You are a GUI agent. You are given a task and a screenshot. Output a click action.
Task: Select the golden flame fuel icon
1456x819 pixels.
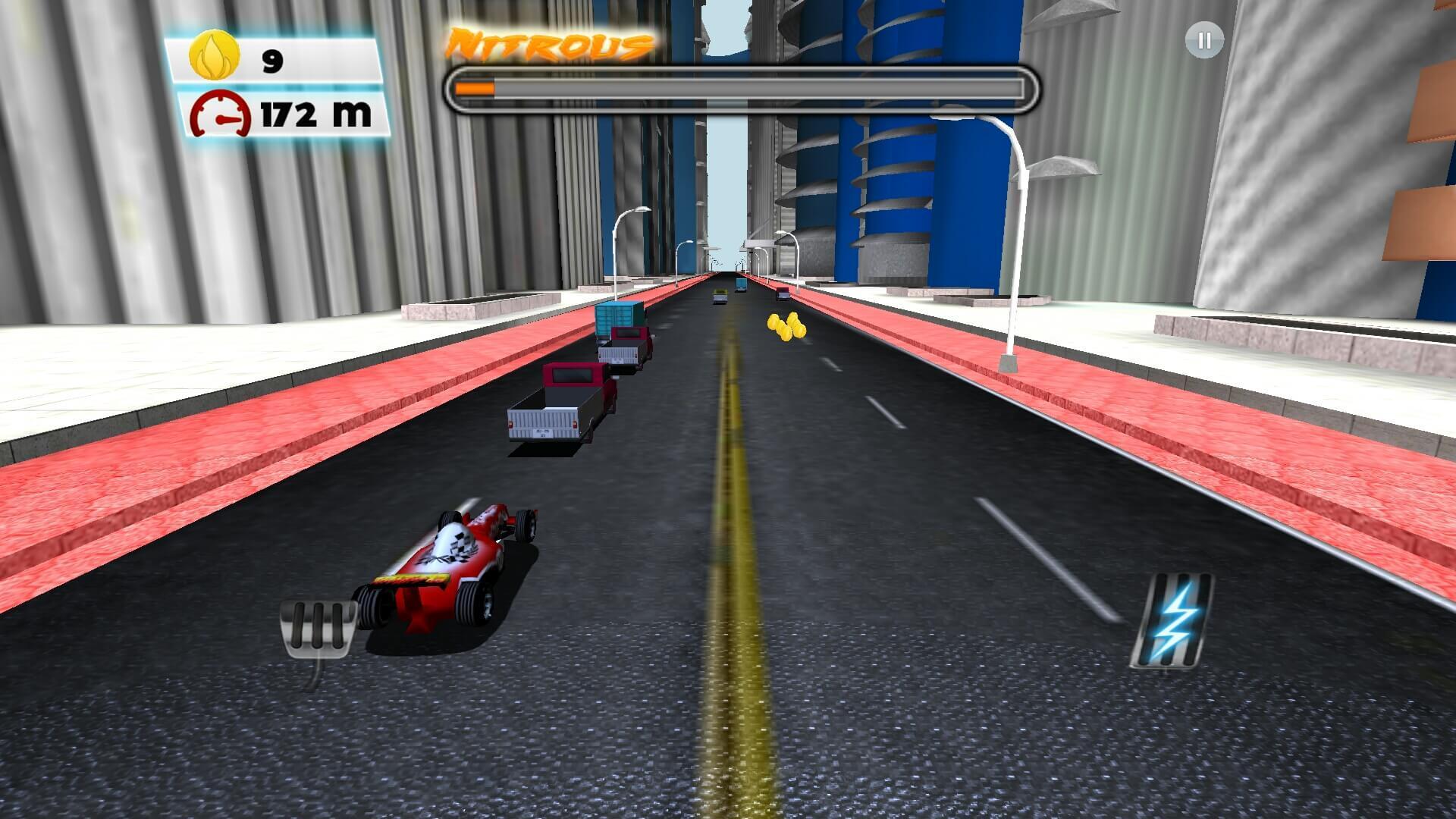tap(213, 55)
